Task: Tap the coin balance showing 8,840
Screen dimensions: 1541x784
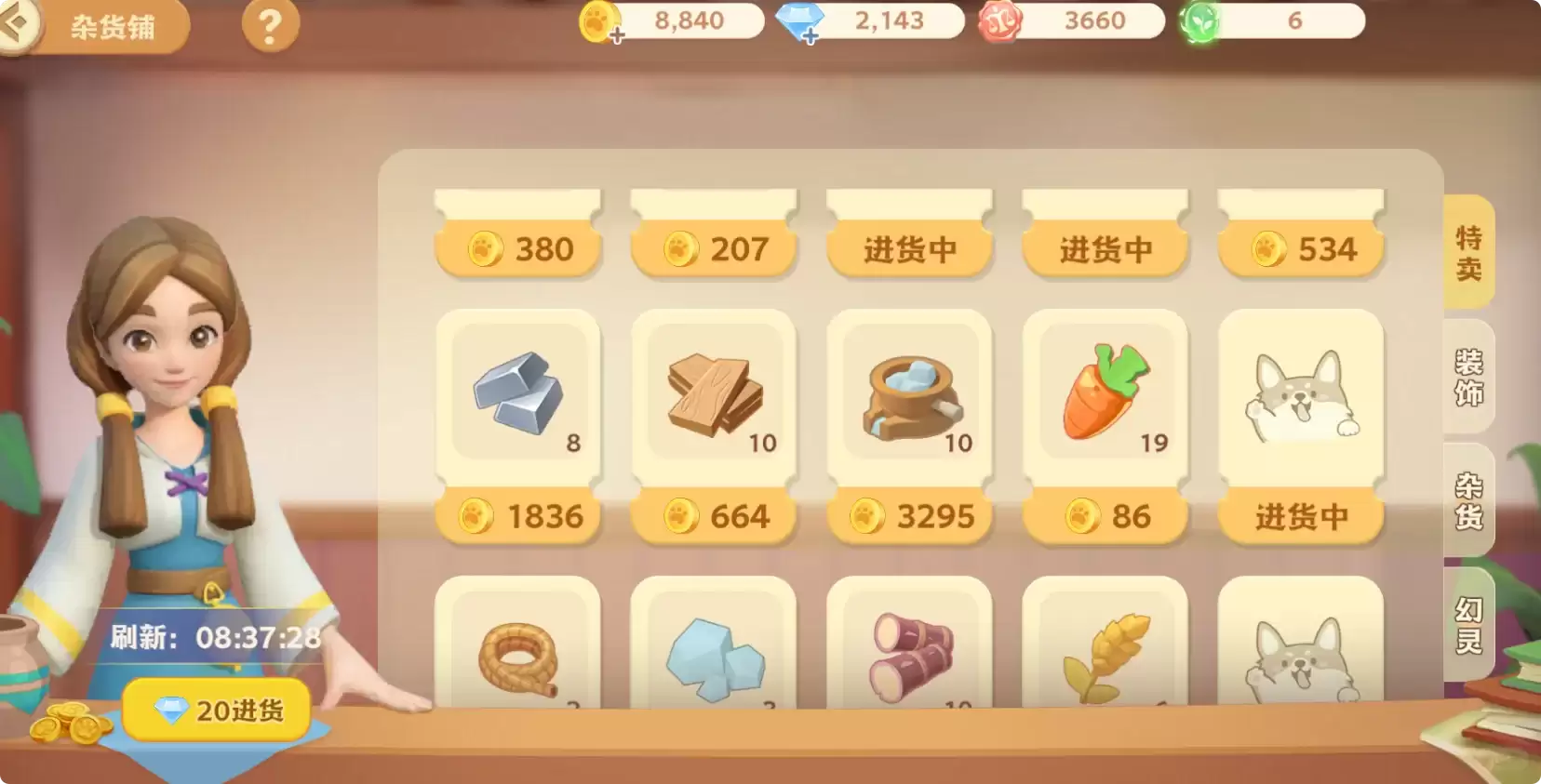Action: point(672,20)
